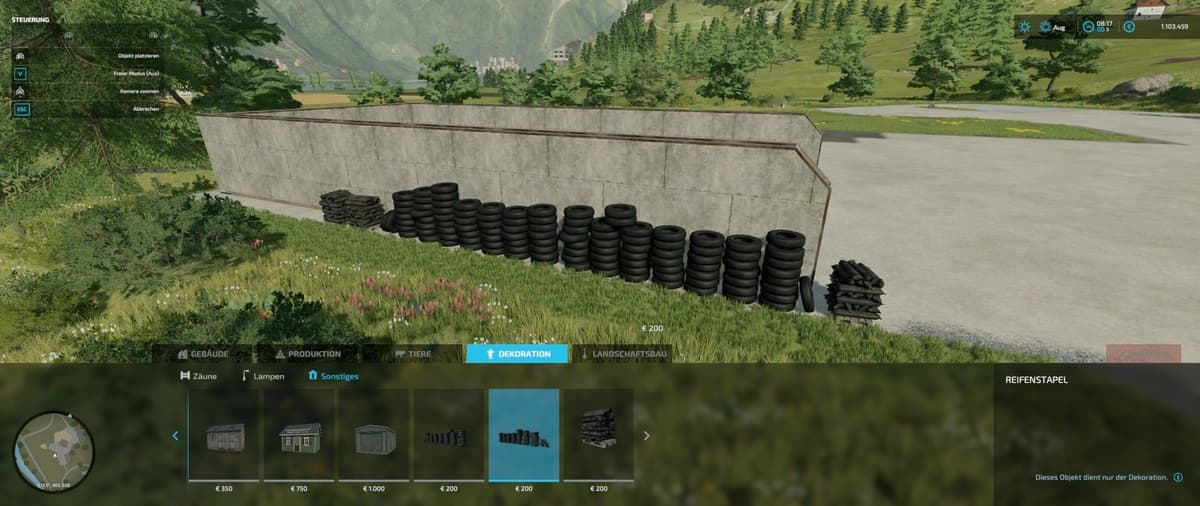1200x506 pixels.
Task: Select the Sonstiges subcategory
Action: (334, 376)
